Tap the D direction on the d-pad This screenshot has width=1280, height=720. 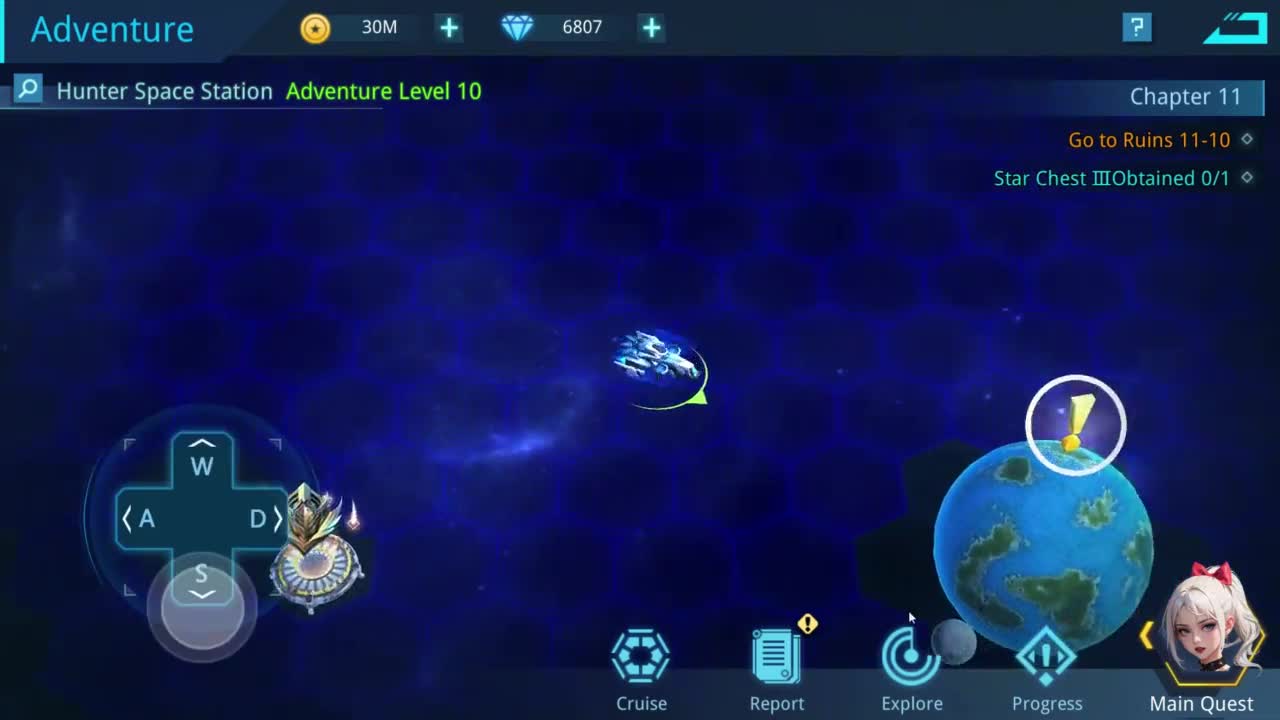click(261, 518)
